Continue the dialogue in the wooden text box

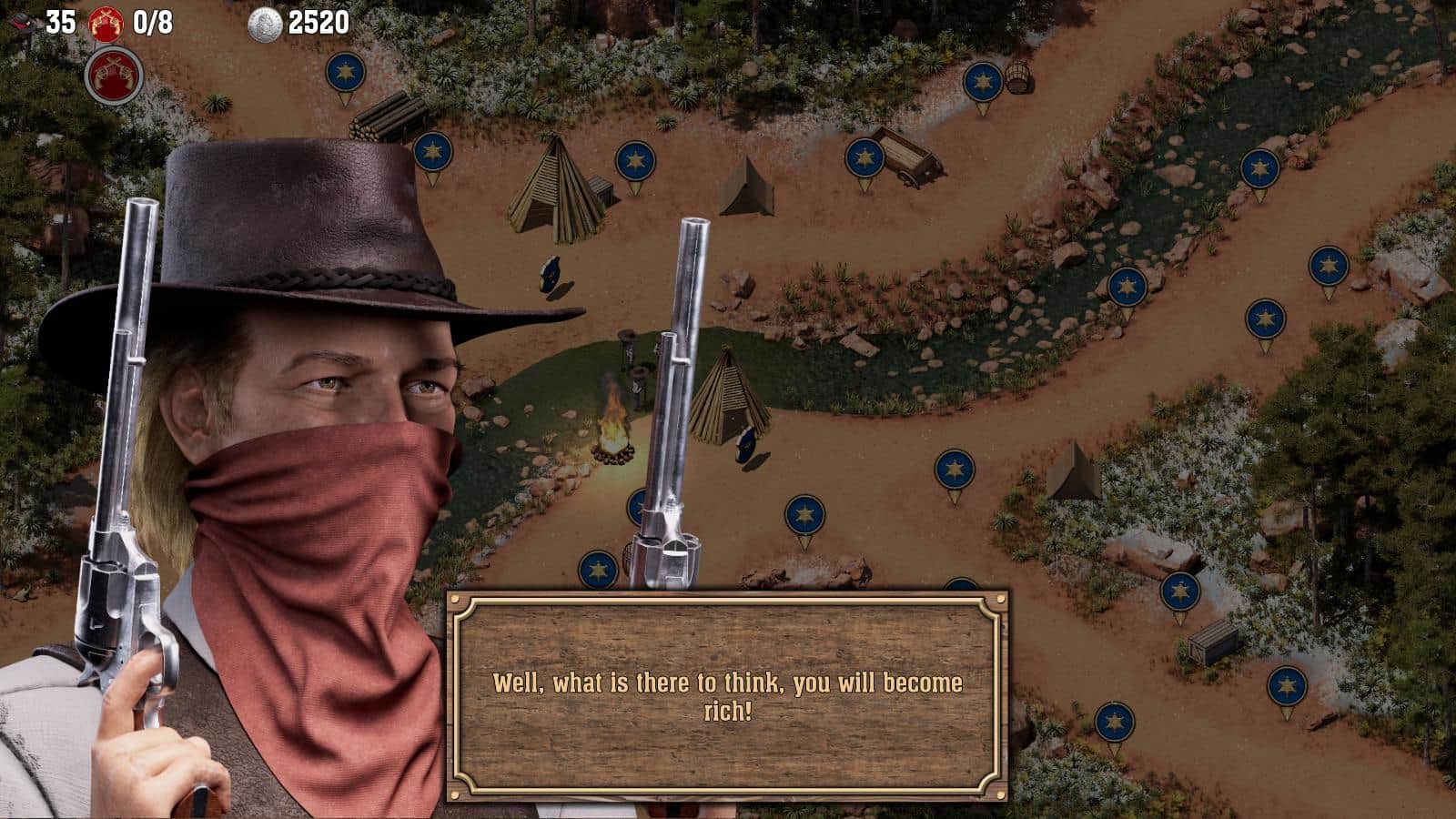pos(727,696)
